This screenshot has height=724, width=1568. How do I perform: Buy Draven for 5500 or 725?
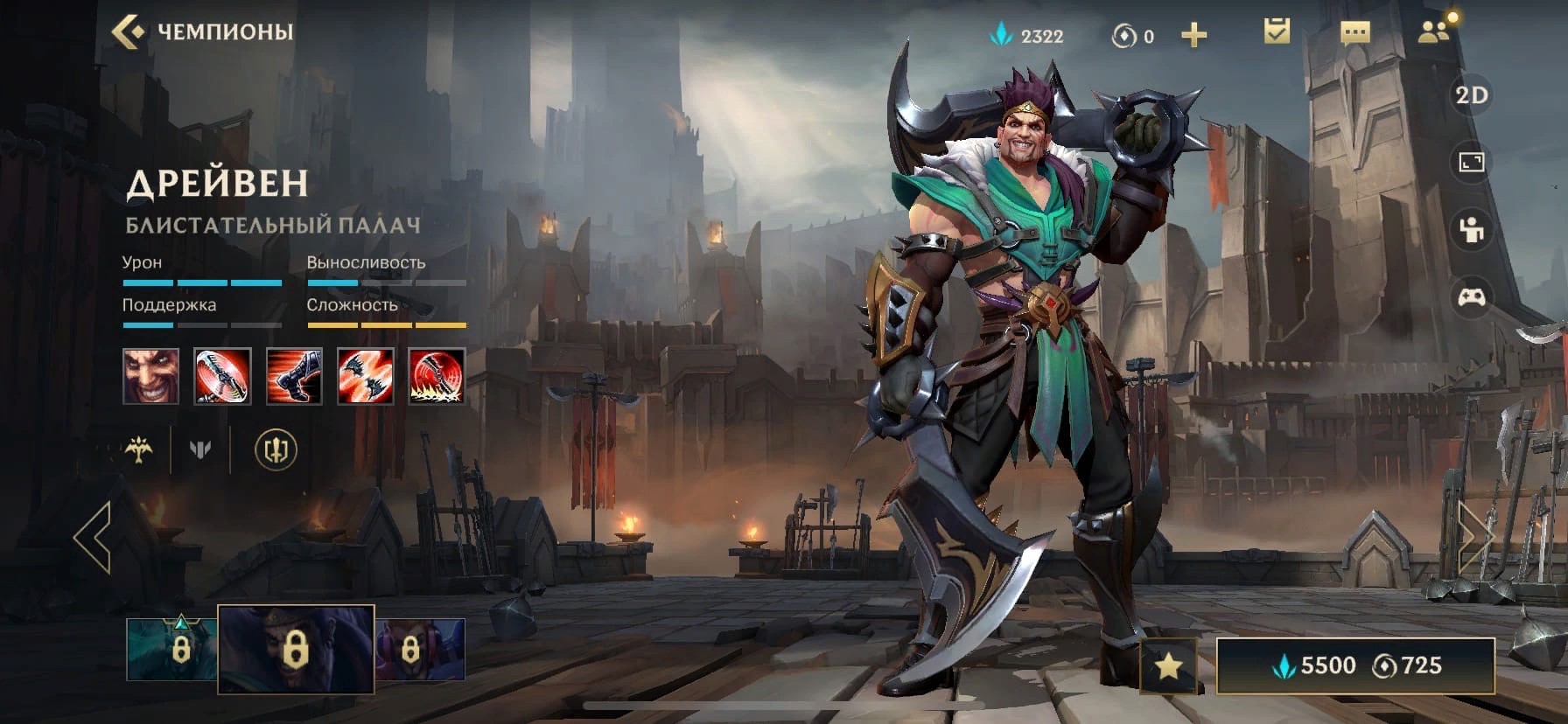point(1354,666)
